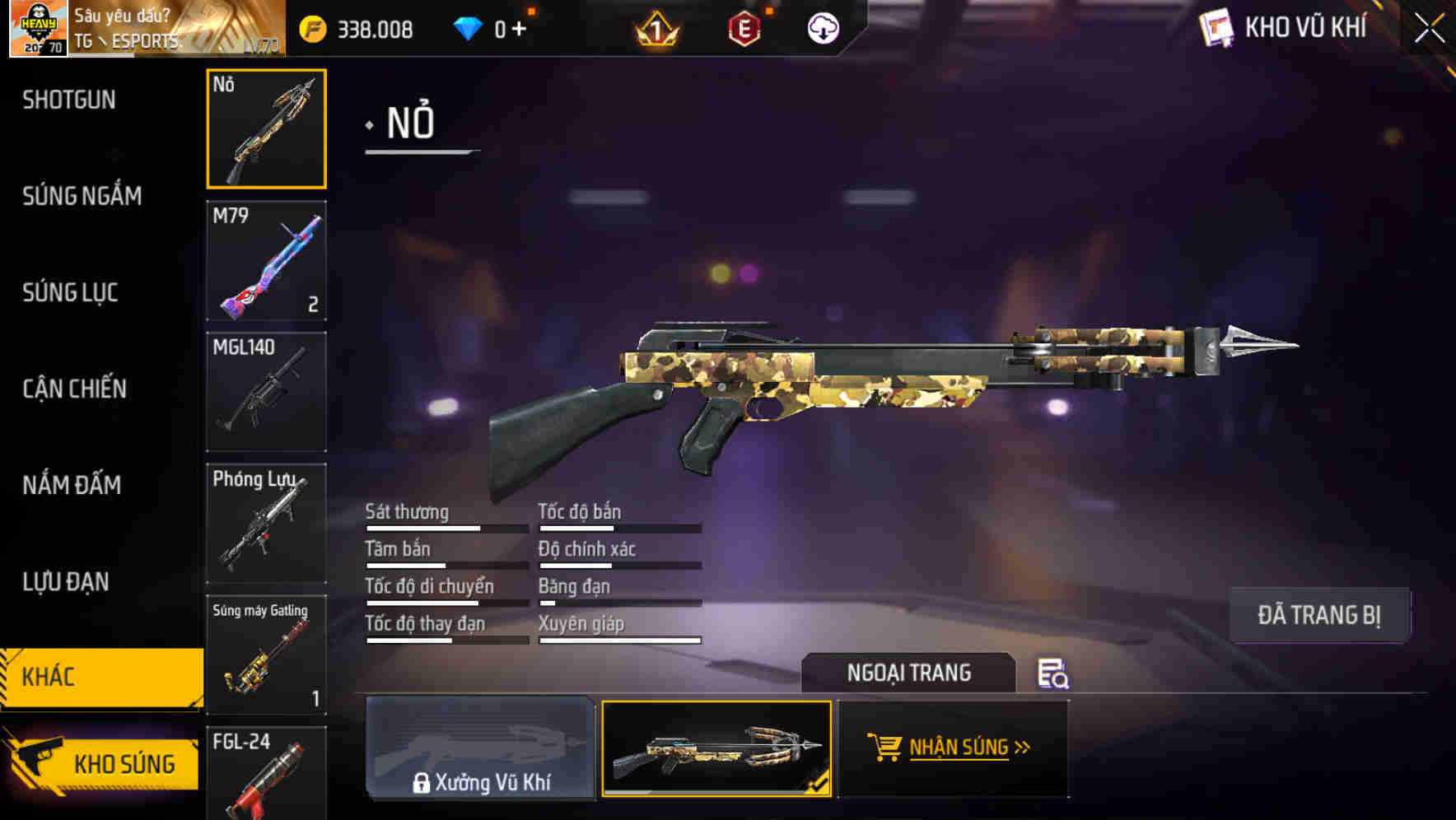1456x820 pixels.
Task: Switch to the SHOTGUN category
Action: (69, 99)
